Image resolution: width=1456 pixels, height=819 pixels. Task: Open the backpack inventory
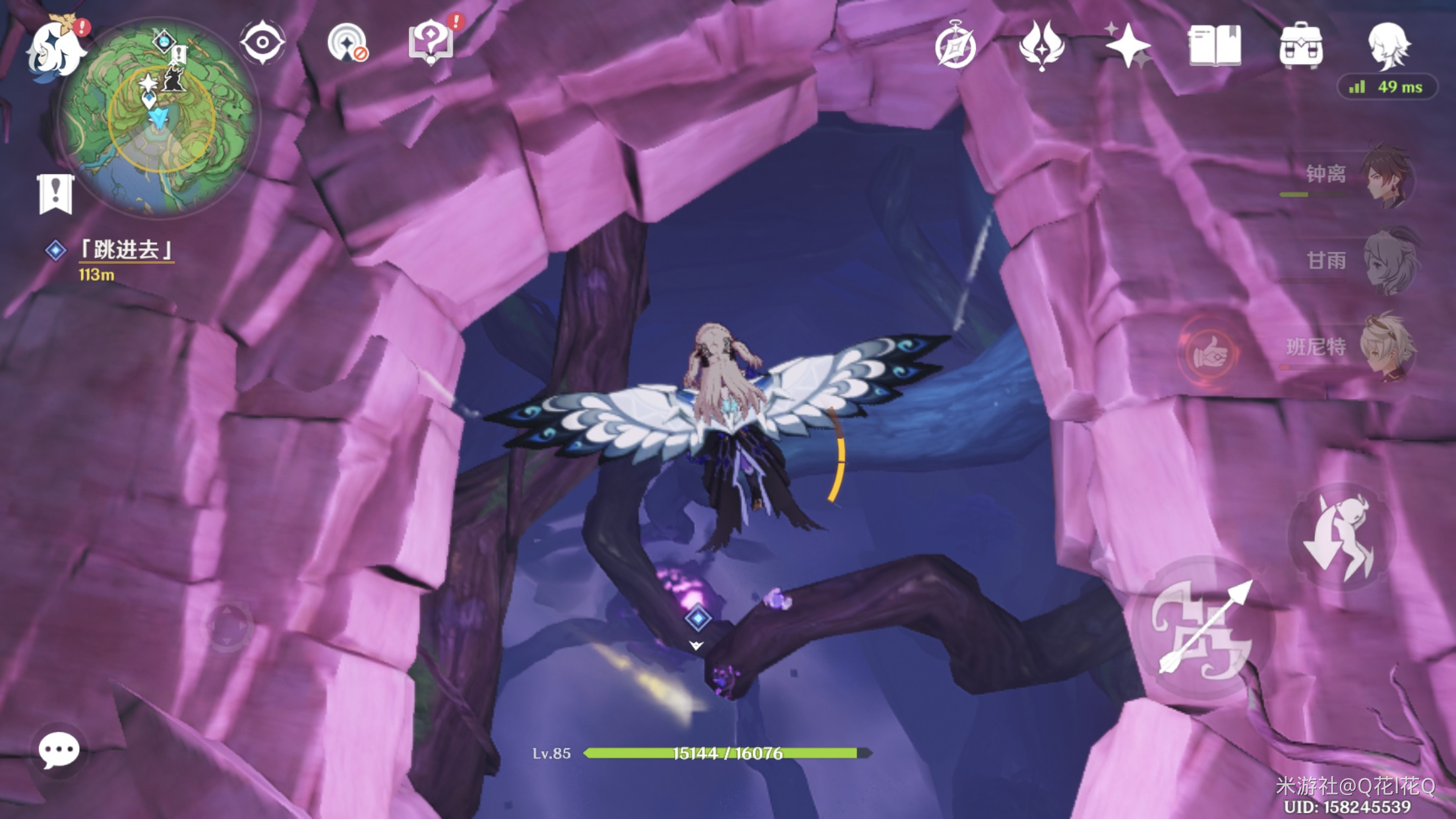[1300, 45]
